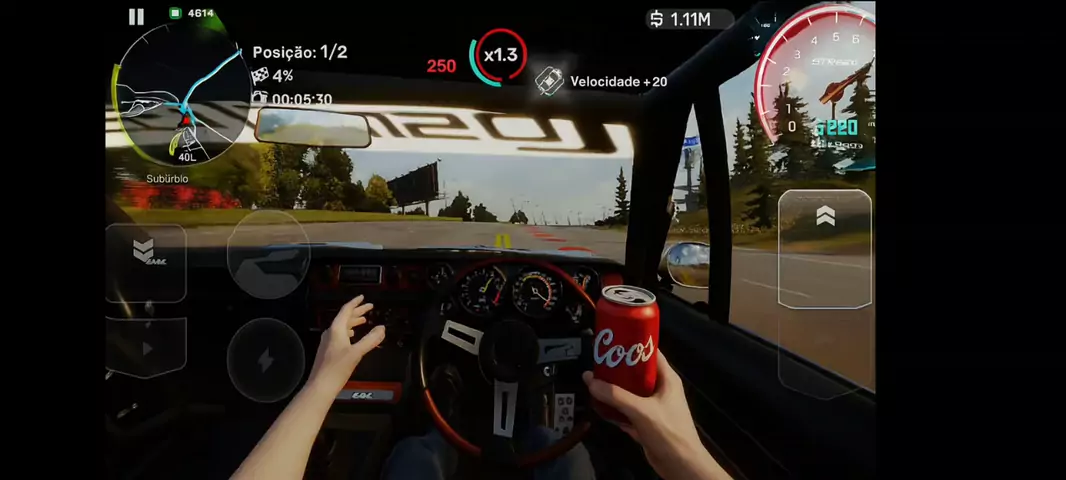This screenshot has width=1066, height=480.
Task: Activate the lightning bolt nitro button
Action: click(265, 359)
